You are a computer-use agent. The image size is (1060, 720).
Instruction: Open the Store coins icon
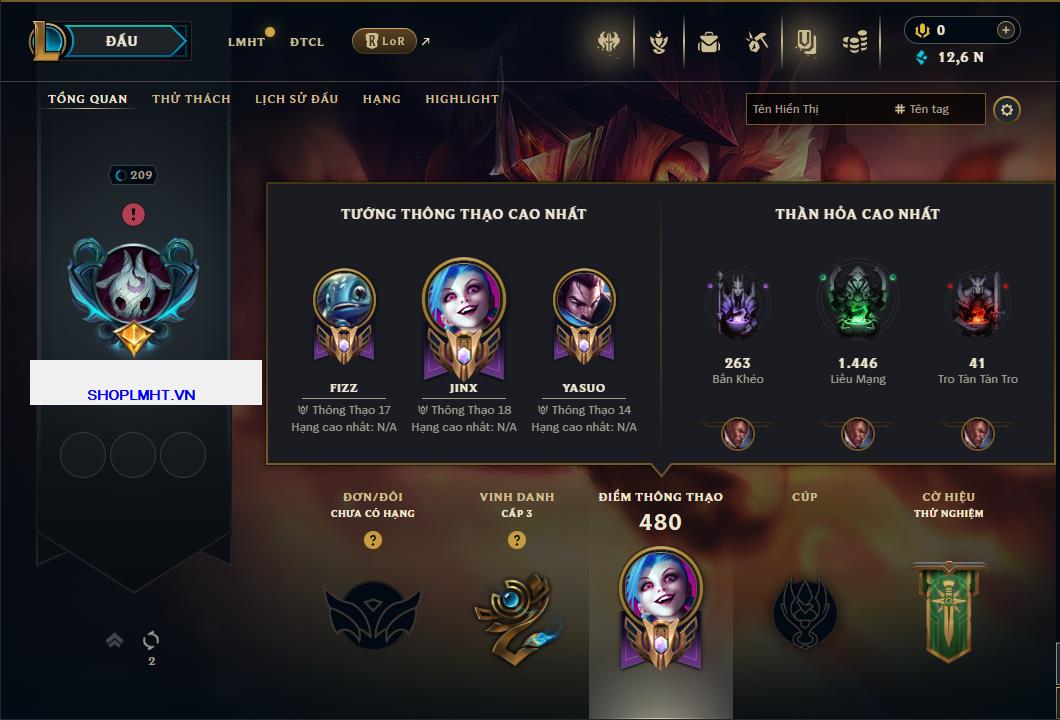854,42
